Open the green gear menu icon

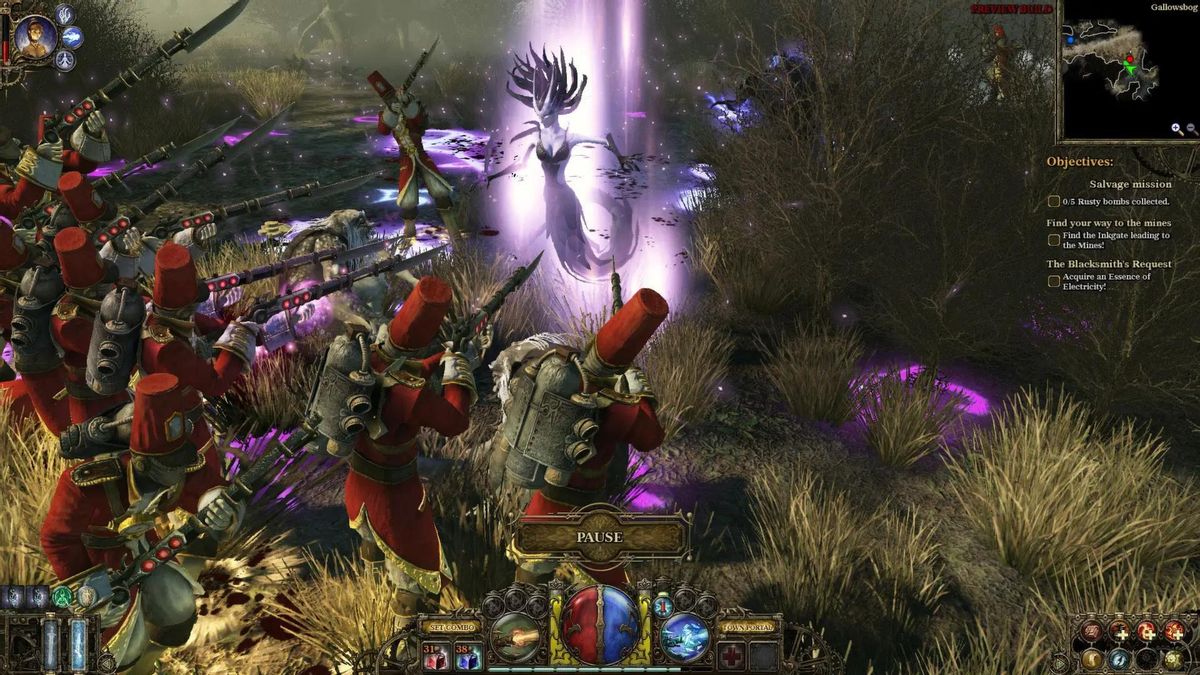(x=1174, y=659)
